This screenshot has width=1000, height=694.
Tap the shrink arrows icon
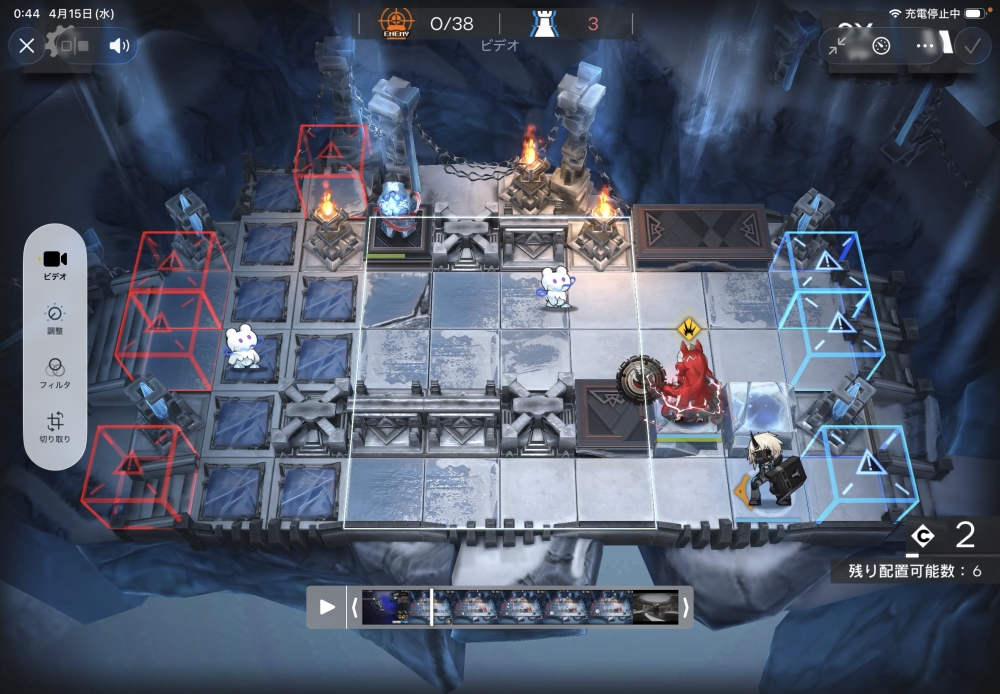pos(838,45)
